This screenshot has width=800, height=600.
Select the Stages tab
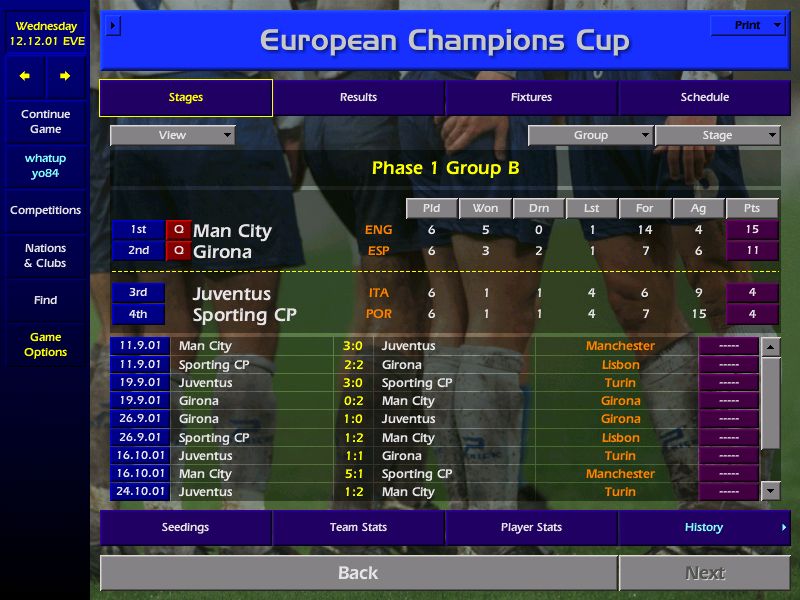point(186,97)
